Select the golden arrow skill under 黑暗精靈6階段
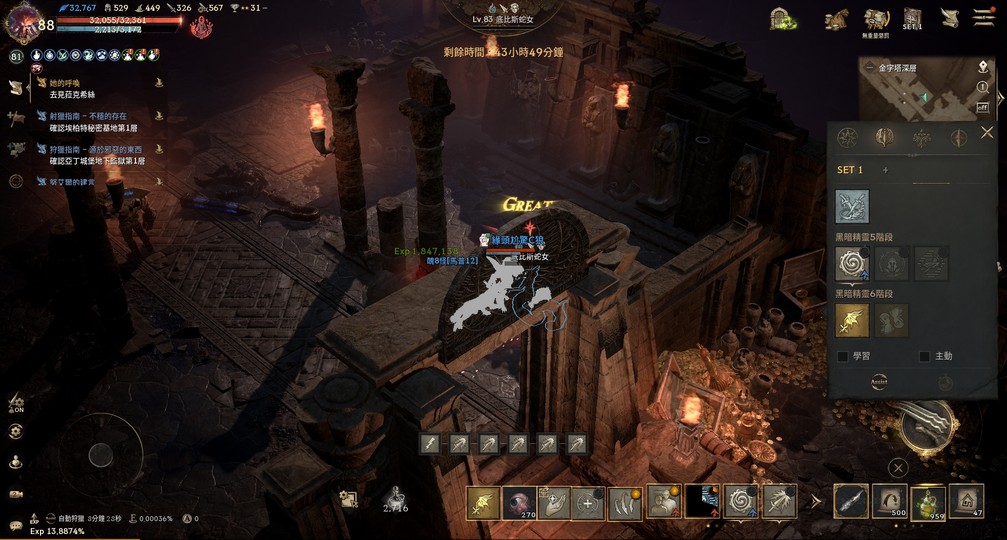Image resolution: width=1007 pixels, height=540 pixels. tap(852, 320)
